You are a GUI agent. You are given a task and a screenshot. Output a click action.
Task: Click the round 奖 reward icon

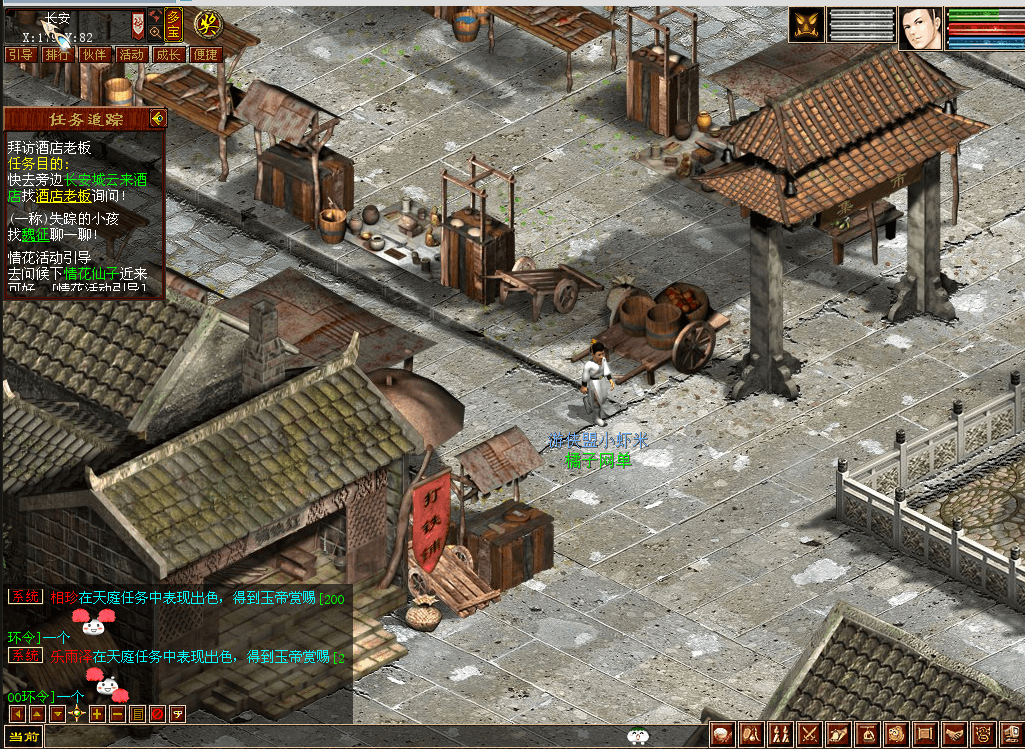pos(207,22)
